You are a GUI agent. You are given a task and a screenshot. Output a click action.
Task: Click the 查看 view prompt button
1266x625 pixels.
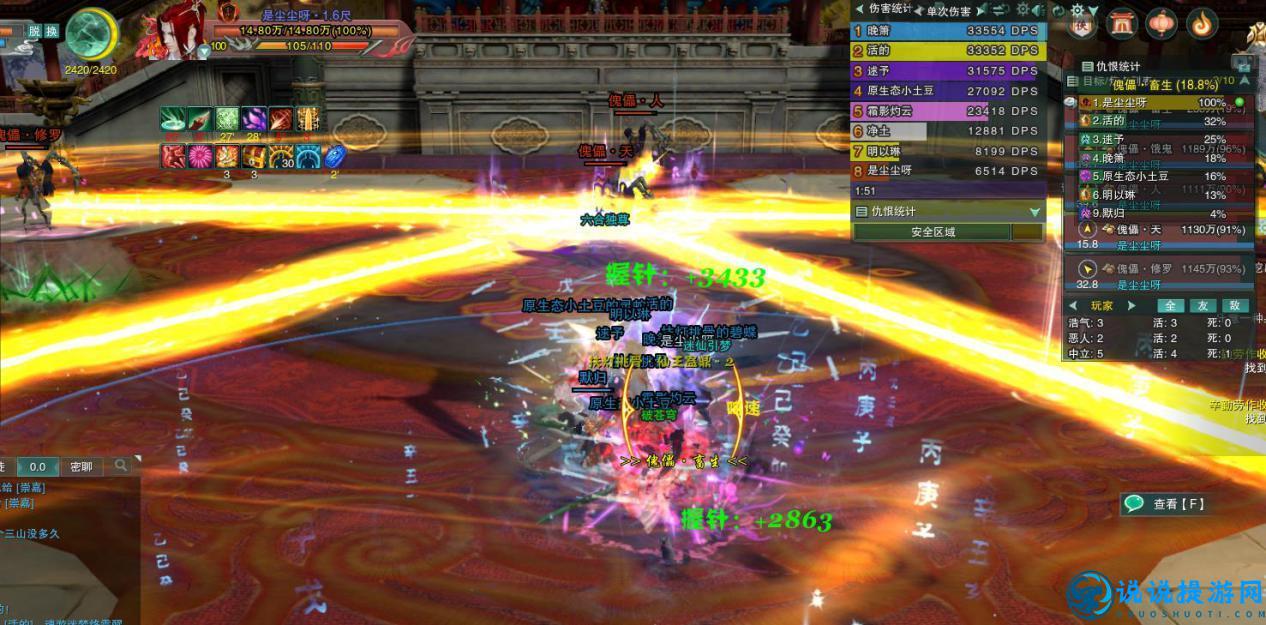(x=1166, y=504)
